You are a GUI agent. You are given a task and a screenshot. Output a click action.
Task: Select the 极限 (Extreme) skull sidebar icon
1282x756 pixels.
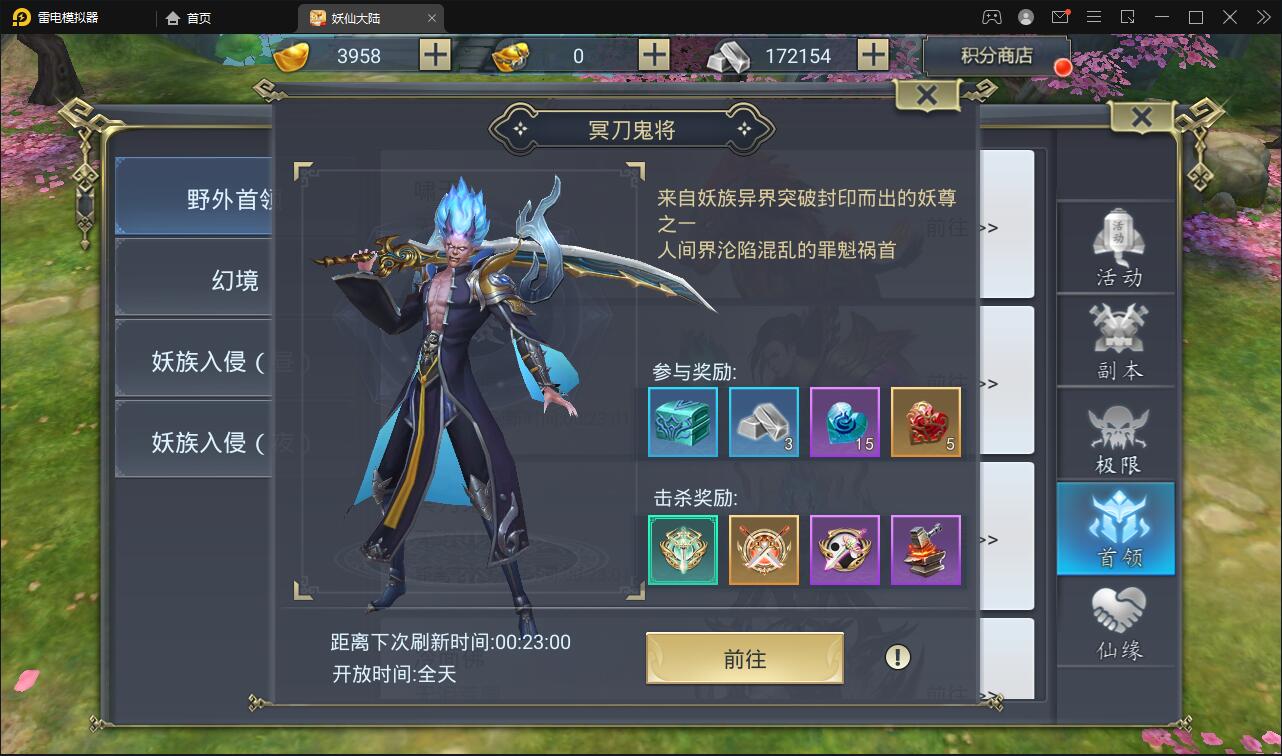(x=1116, y=434)
